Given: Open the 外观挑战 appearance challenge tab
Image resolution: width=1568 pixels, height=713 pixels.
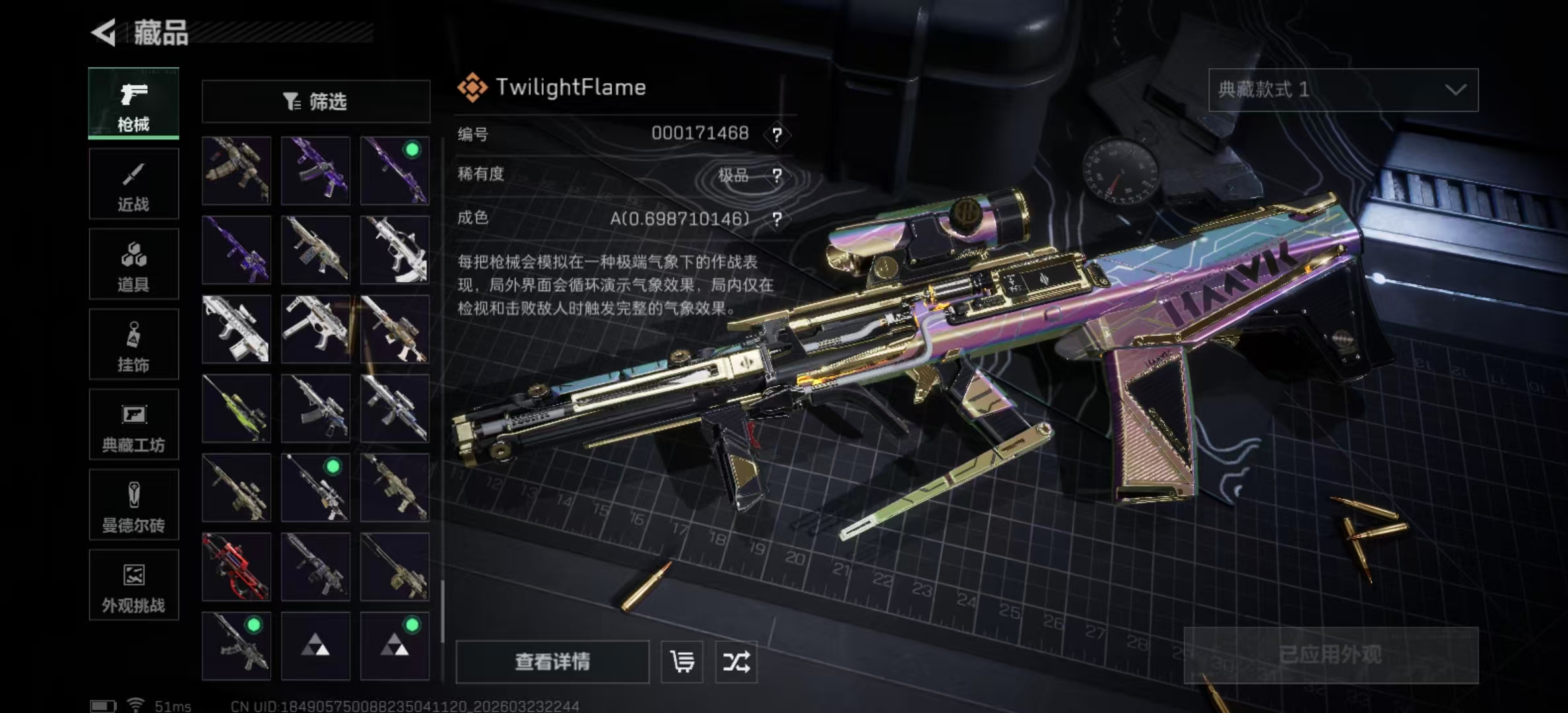Looking at the screenshot, I should point(133,586).
